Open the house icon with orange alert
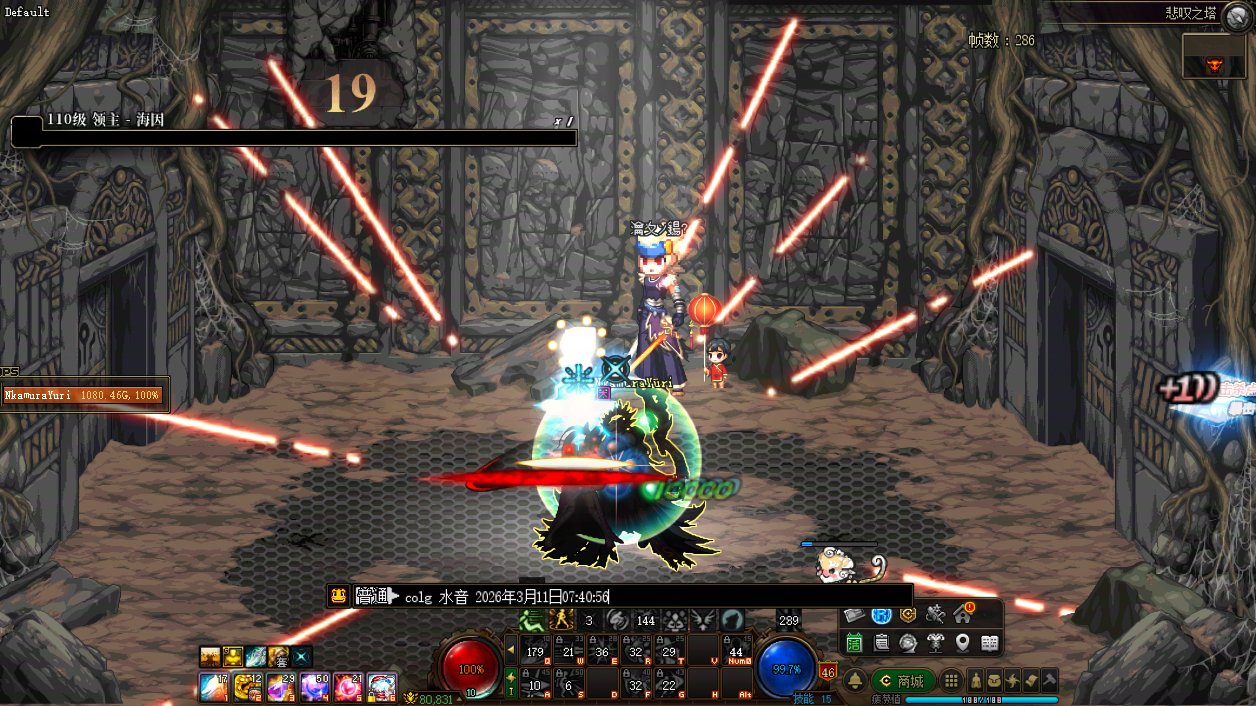1256x706 pixels. (x=963, y=614)
